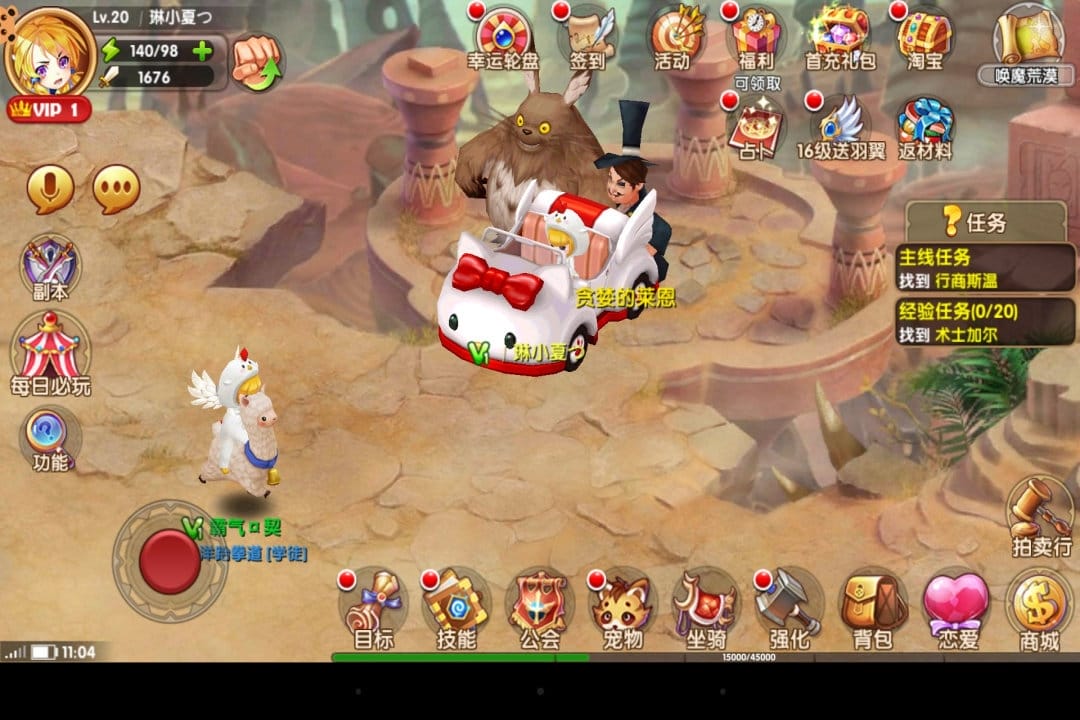The width and height of the screenshot is (1080, 720).
Task: Open the 首充礼包 first-recharge pack
Action: [x=840, y=38]
